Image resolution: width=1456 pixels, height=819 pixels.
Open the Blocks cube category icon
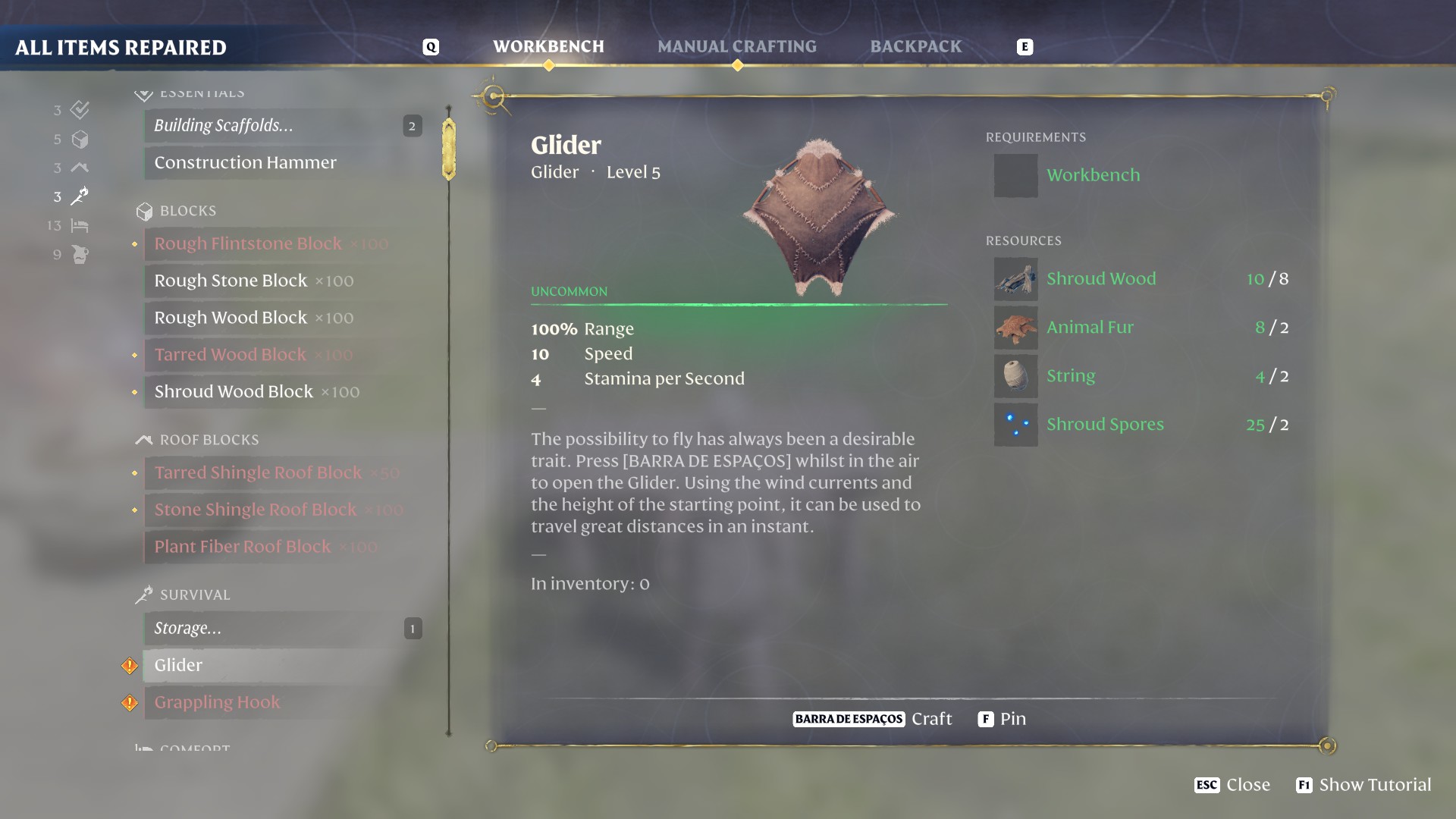point(80,140)
